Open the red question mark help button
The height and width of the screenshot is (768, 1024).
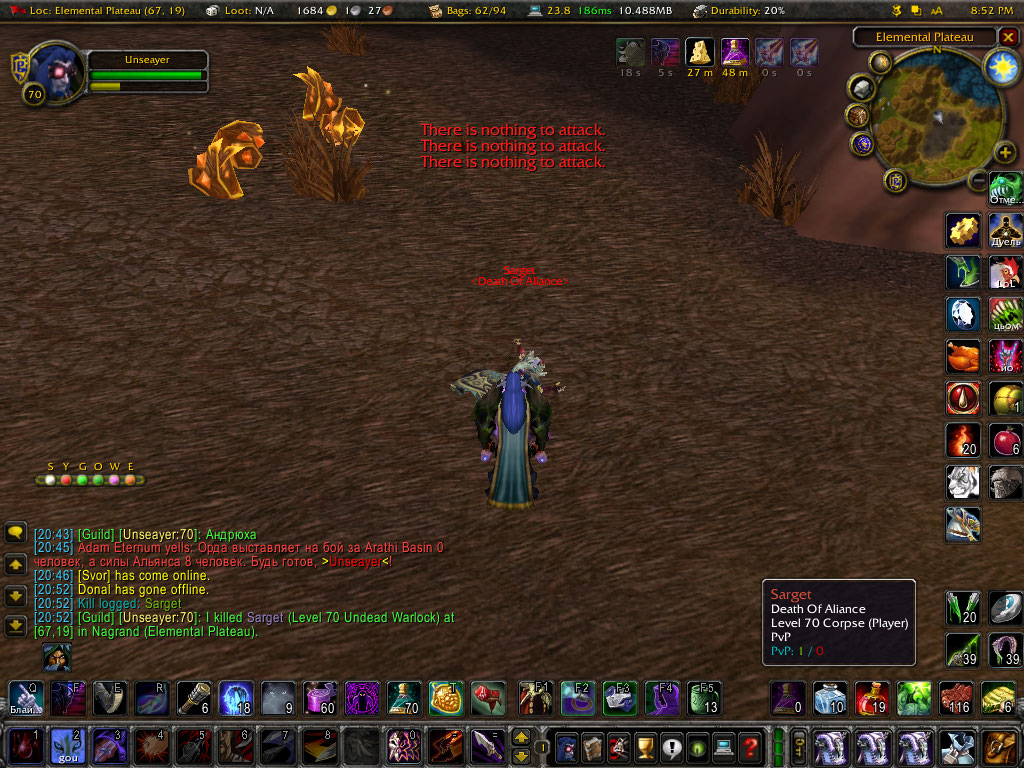click(751, 746)
